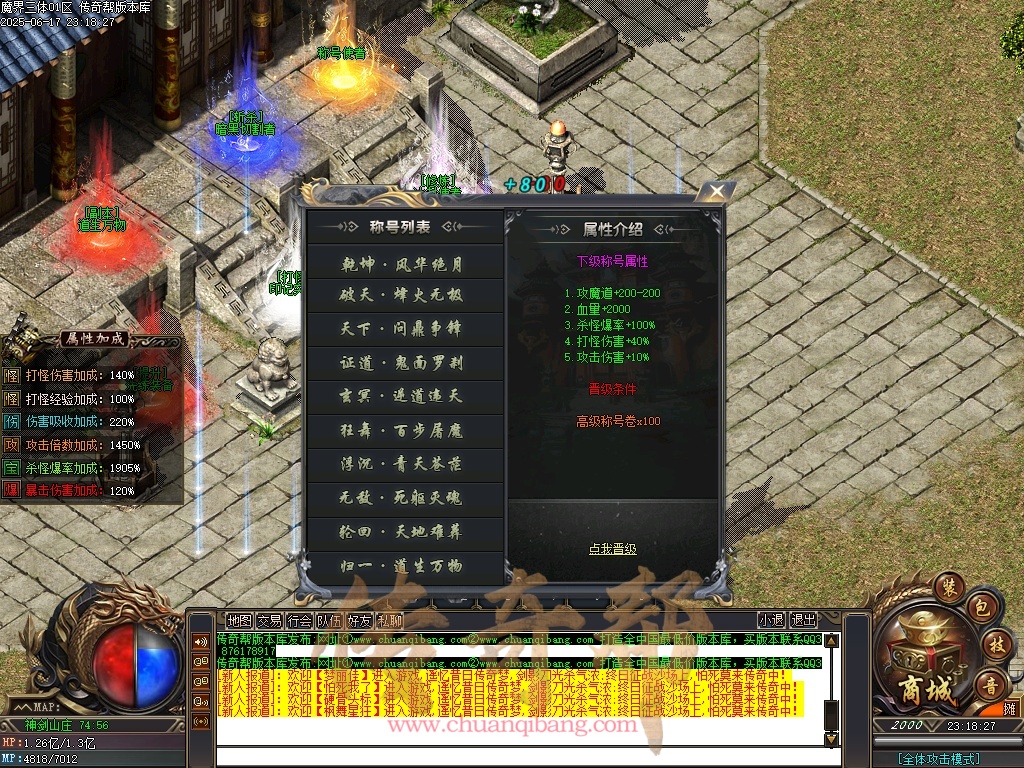Switch to 私聊 private chat
Screen dimensions: 1024x768
(390, 621)
